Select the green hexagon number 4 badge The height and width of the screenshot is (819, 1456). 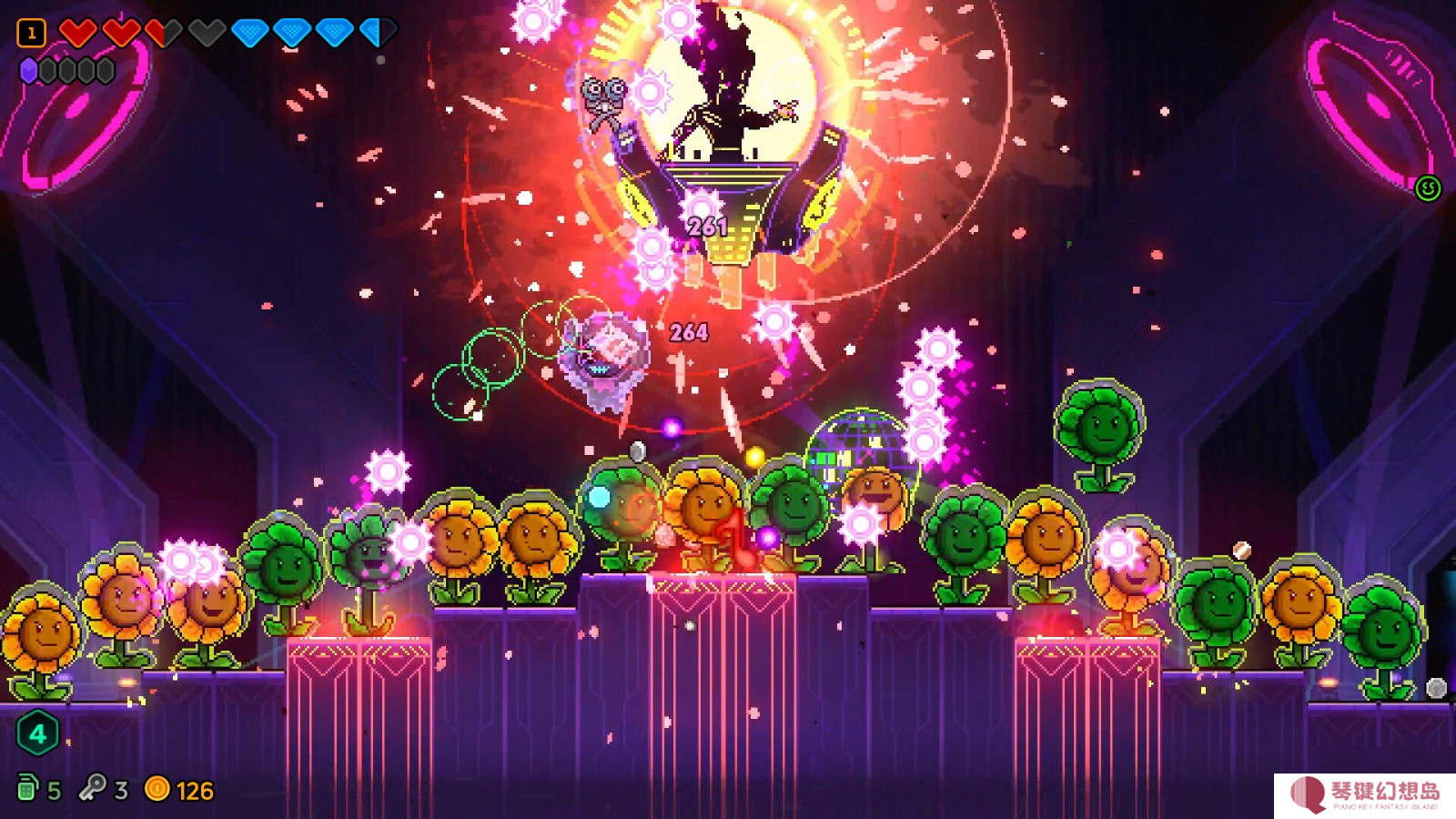click(x=37, y=733)
